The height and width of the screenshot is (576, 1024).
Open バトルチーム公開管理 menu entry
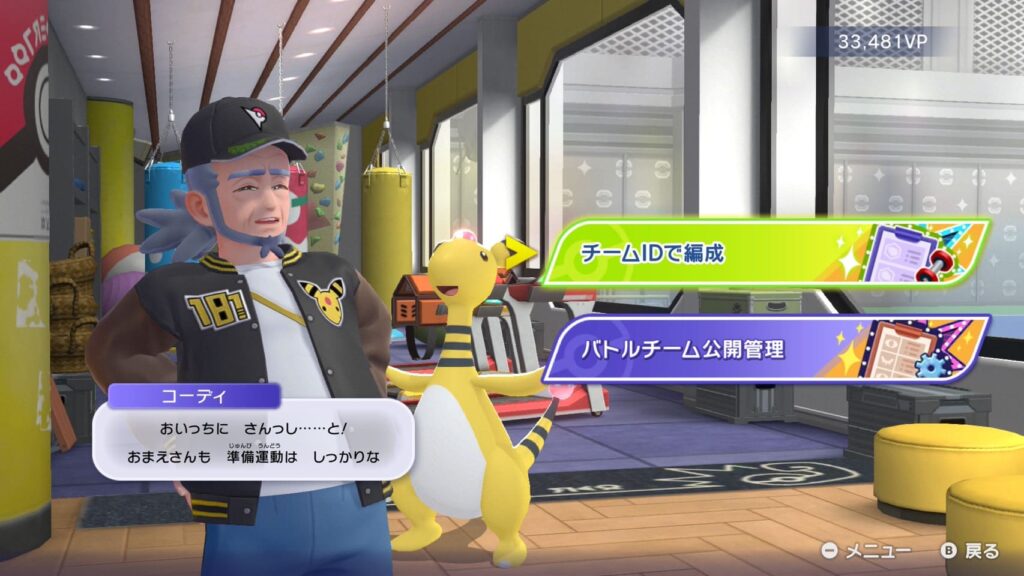760,349
